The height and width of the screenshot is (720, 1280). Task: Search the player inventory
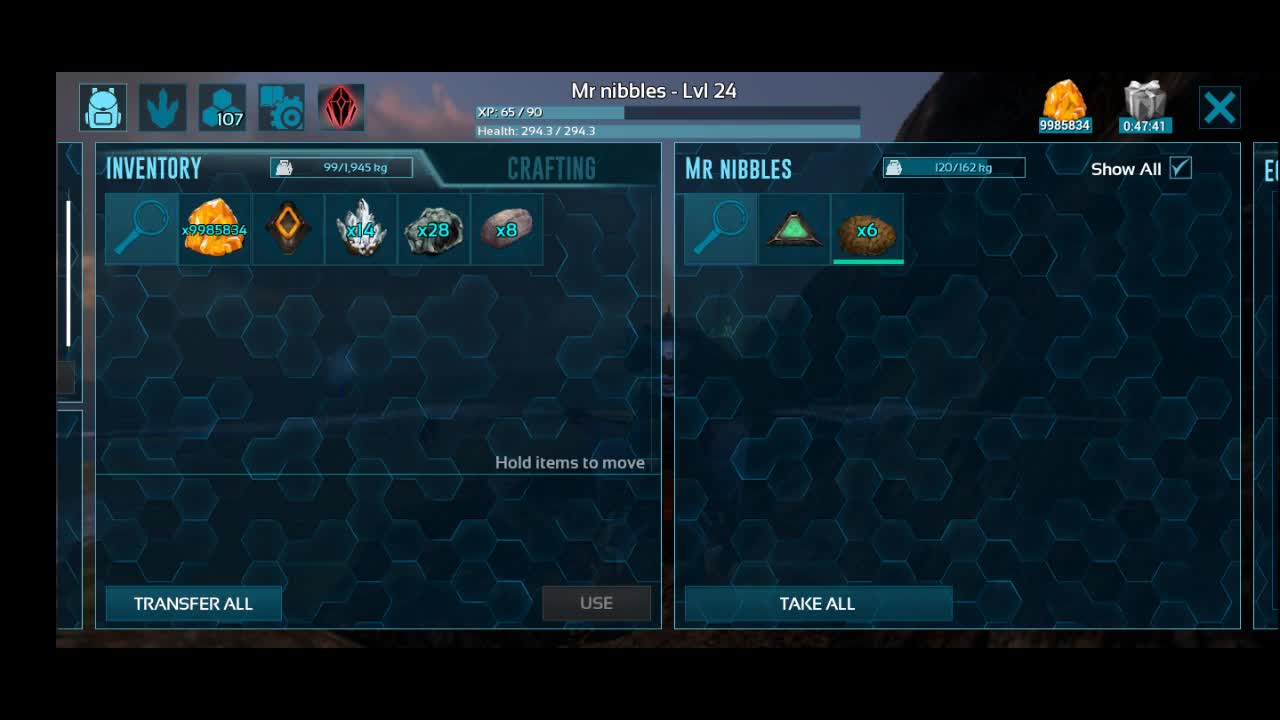point(141,230)
